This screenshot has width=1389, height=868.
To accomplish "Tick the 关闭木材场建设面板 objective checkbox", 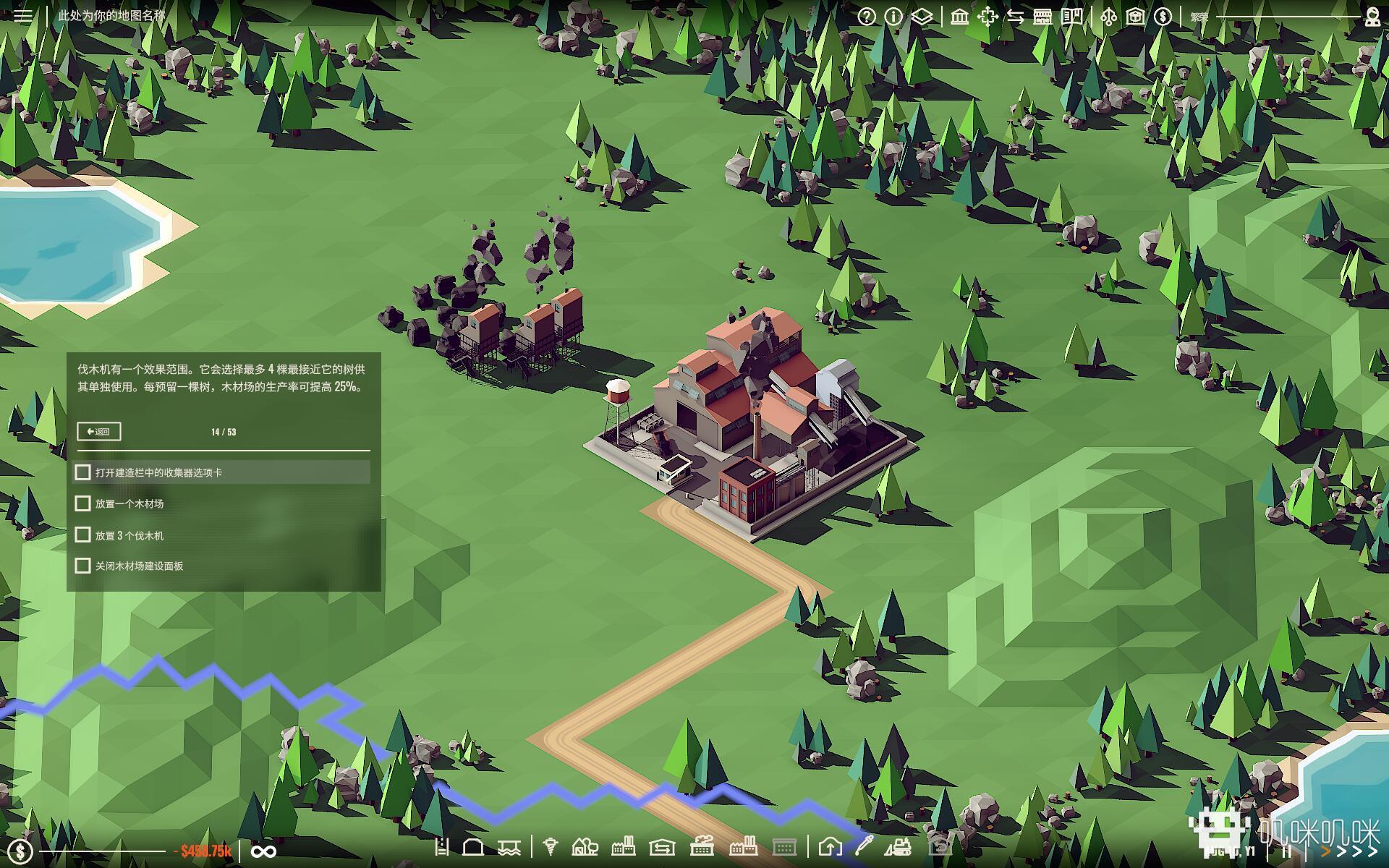I will click(83, 566).
